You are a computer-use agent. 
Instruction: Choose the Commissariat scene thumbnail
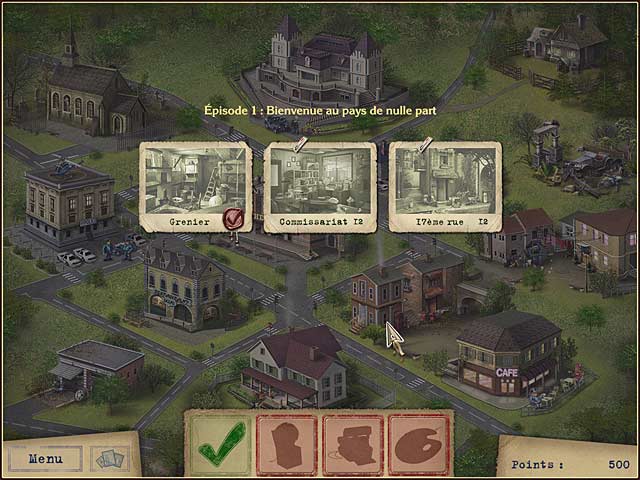(x=320, y=181)
